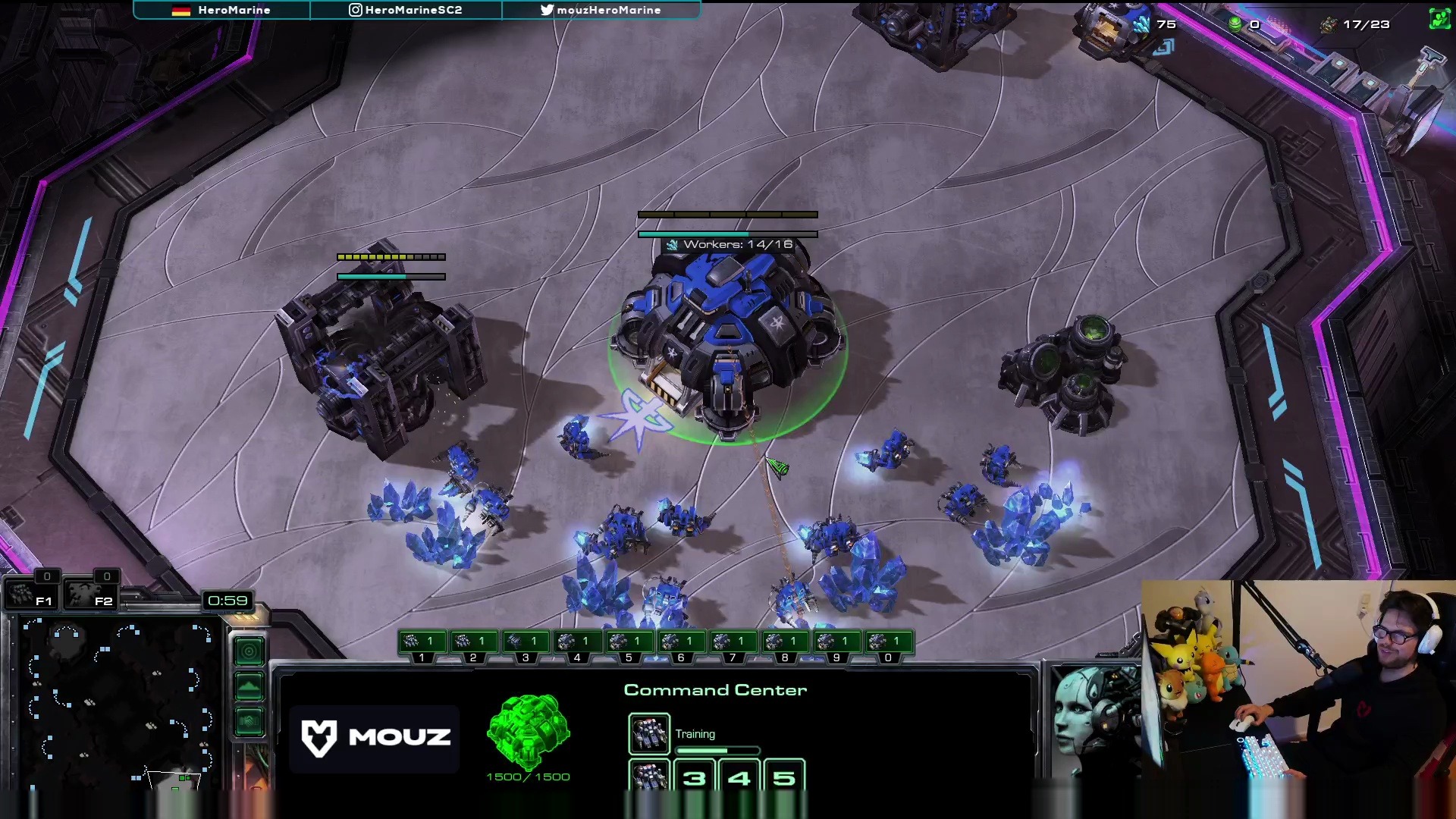Screen dimensions: 1456x819
Task: Click the adjutant portrait
Action: (x=1092, y=720)
